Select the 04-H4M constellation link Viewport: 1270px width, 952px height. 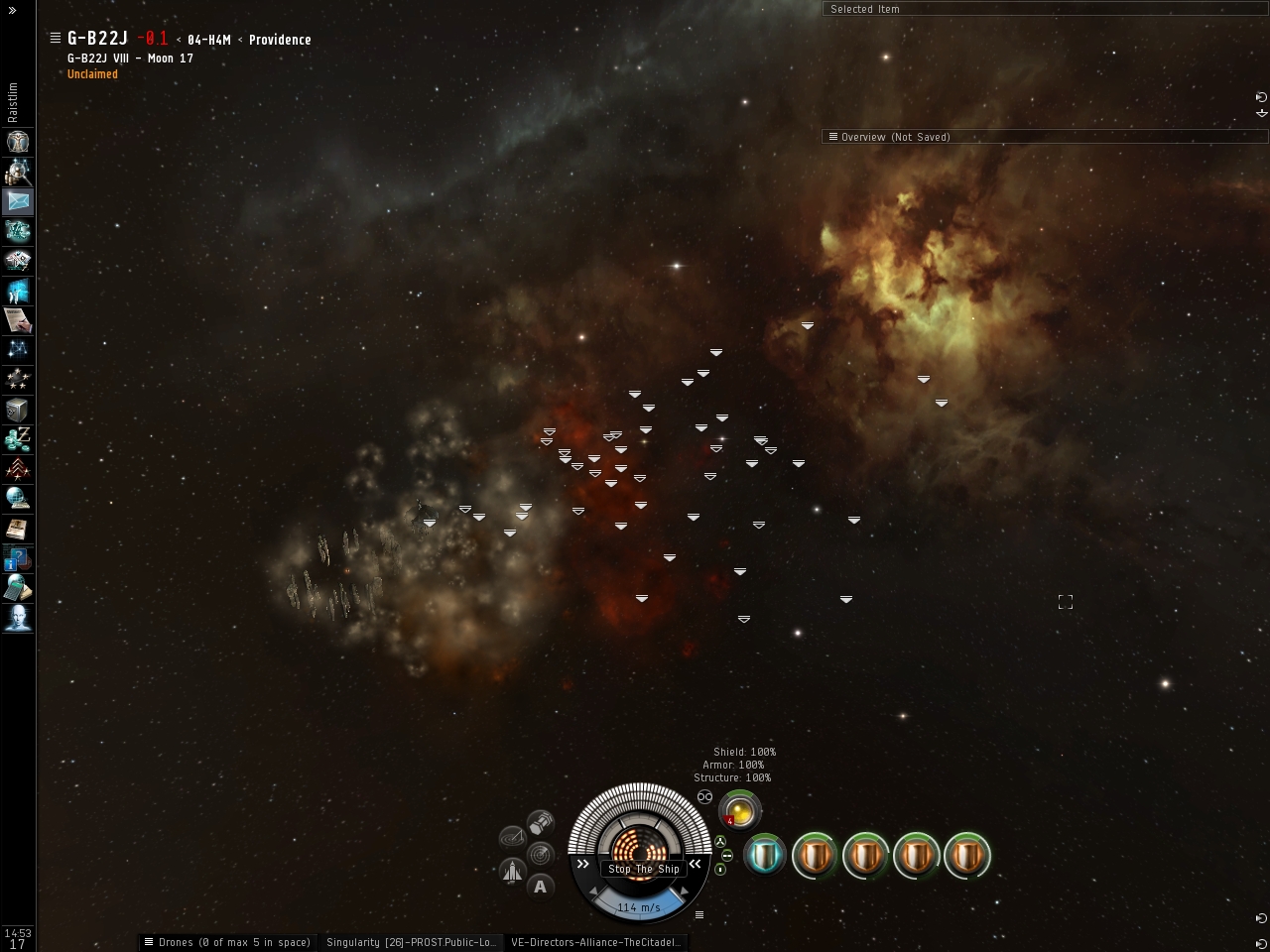(208, 40)
